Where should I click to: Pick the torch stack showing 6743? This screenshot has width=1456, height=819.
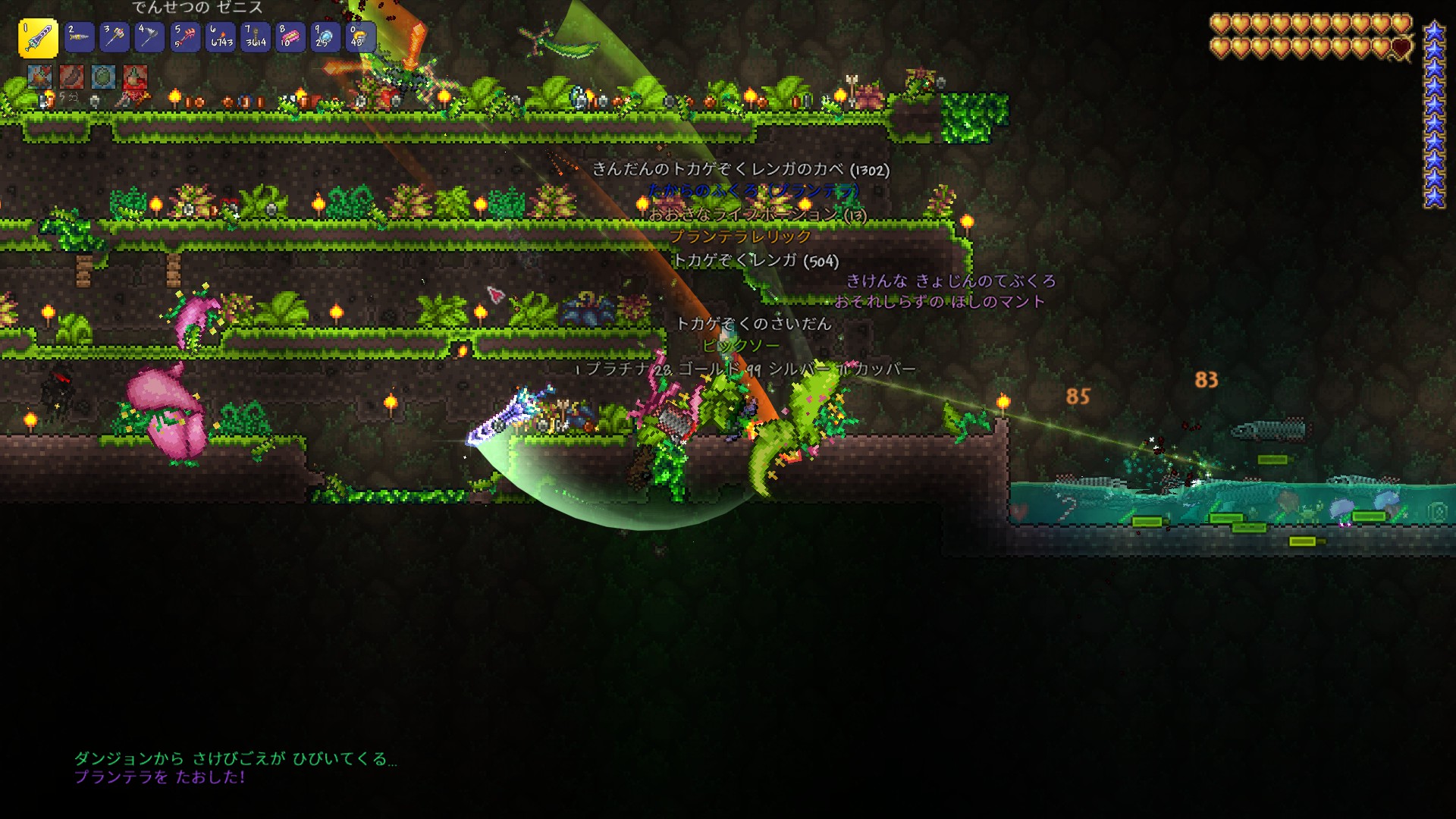click(x=221, y=37)
